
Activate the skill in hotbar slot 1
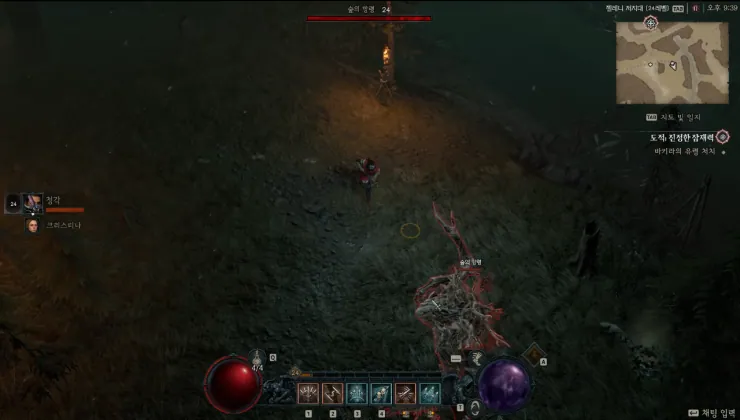point(309,394)
